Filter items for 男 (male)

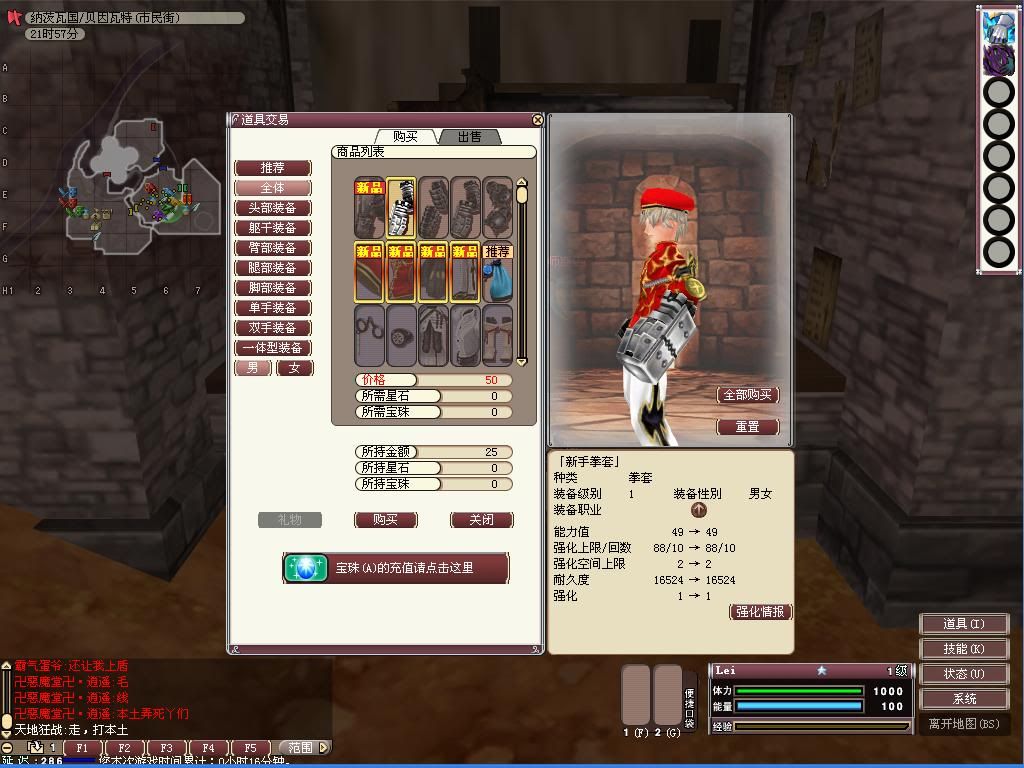pos(253,368)
